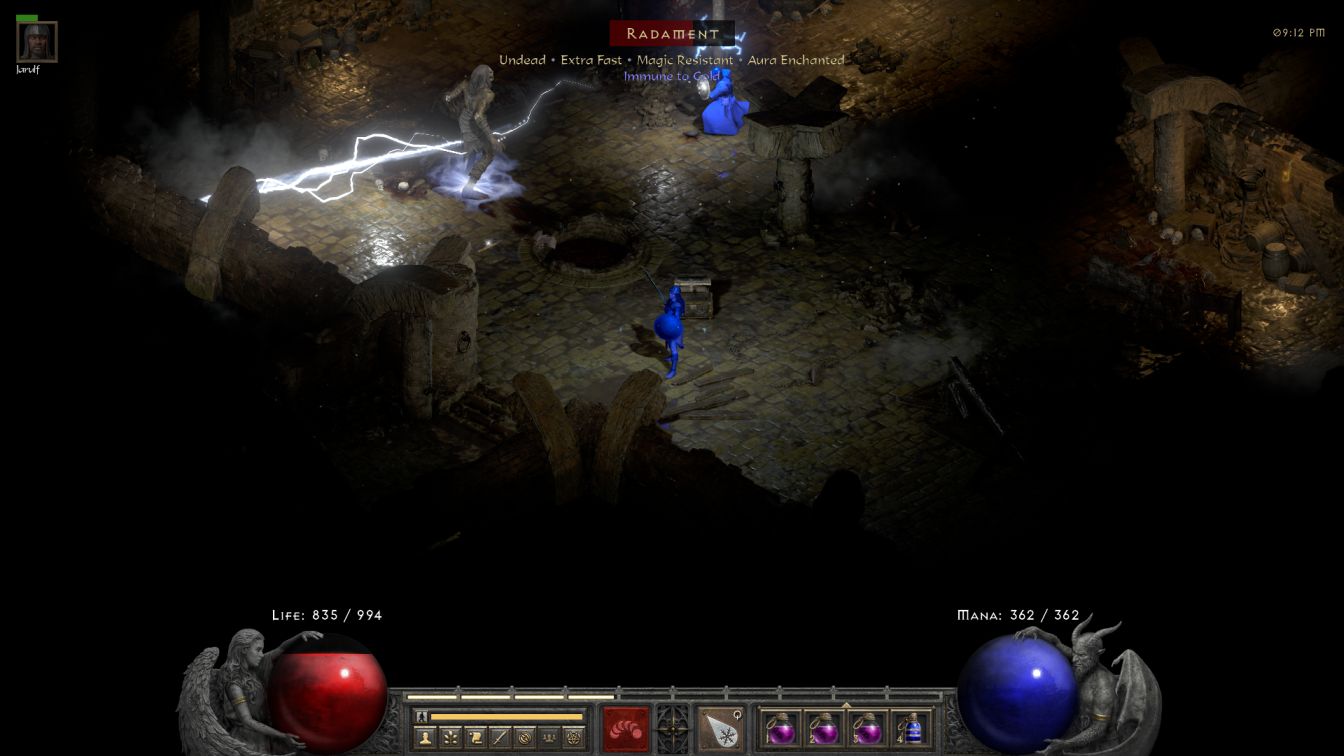Open the skill tree button

451,738
